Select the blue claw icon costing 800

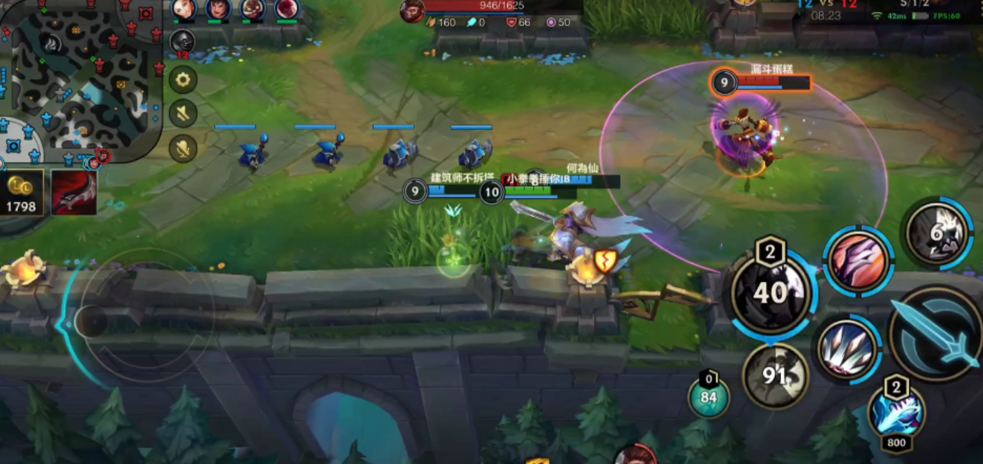tap(895, 412)
